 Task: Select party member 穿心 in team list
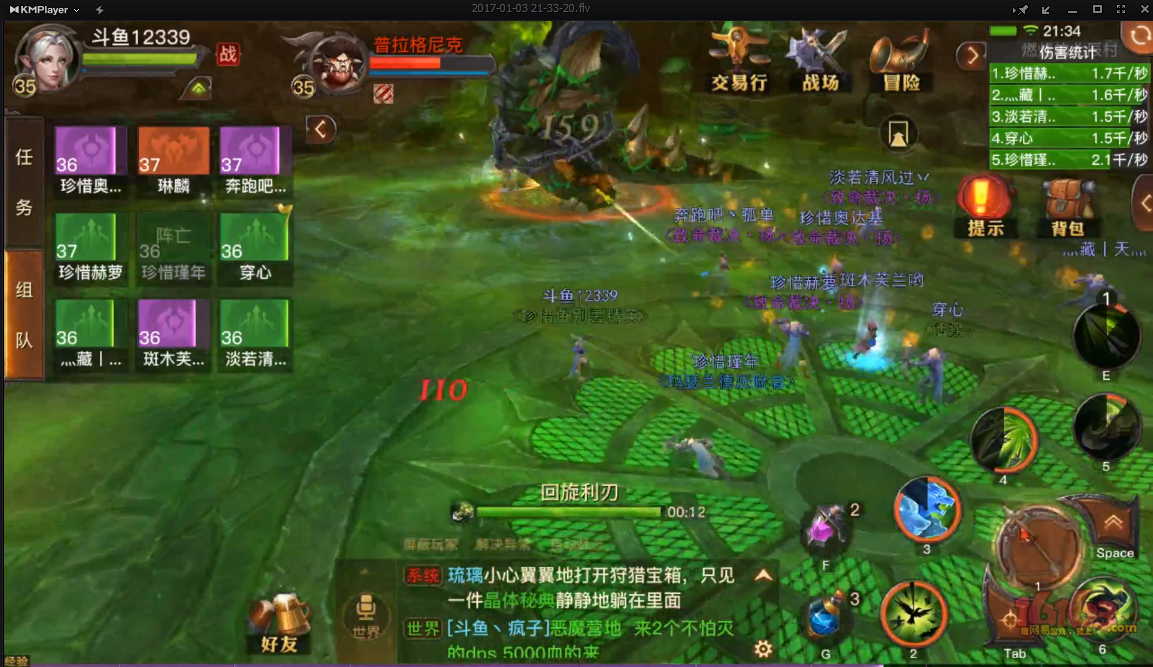pyautogui.click(x=255, y=247)
